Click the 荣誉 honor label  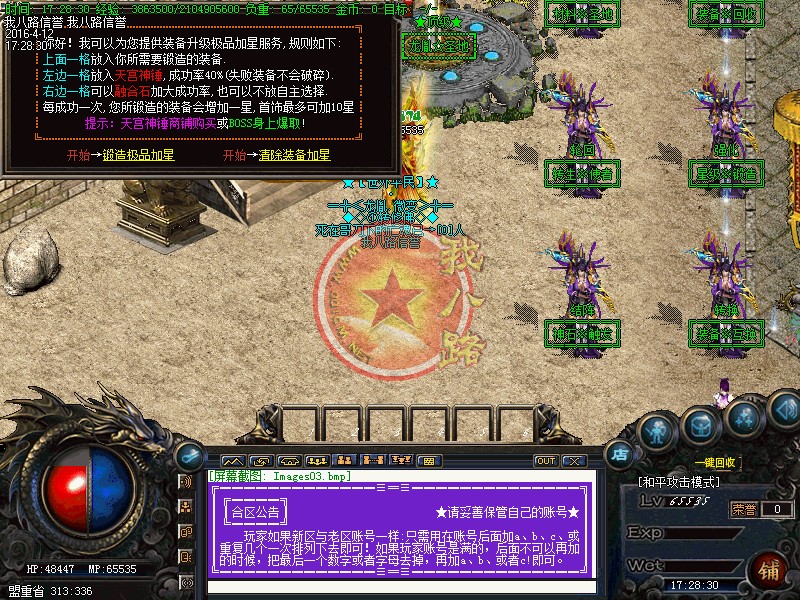click(743, 509)
